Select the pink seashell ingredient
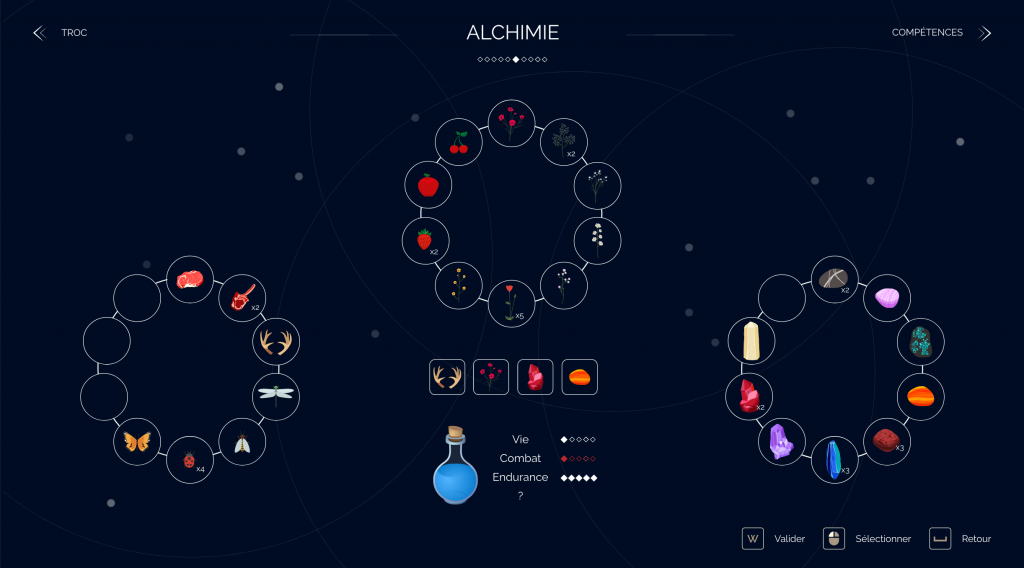This screenshot has width=1024, height=568. [887, 298]
